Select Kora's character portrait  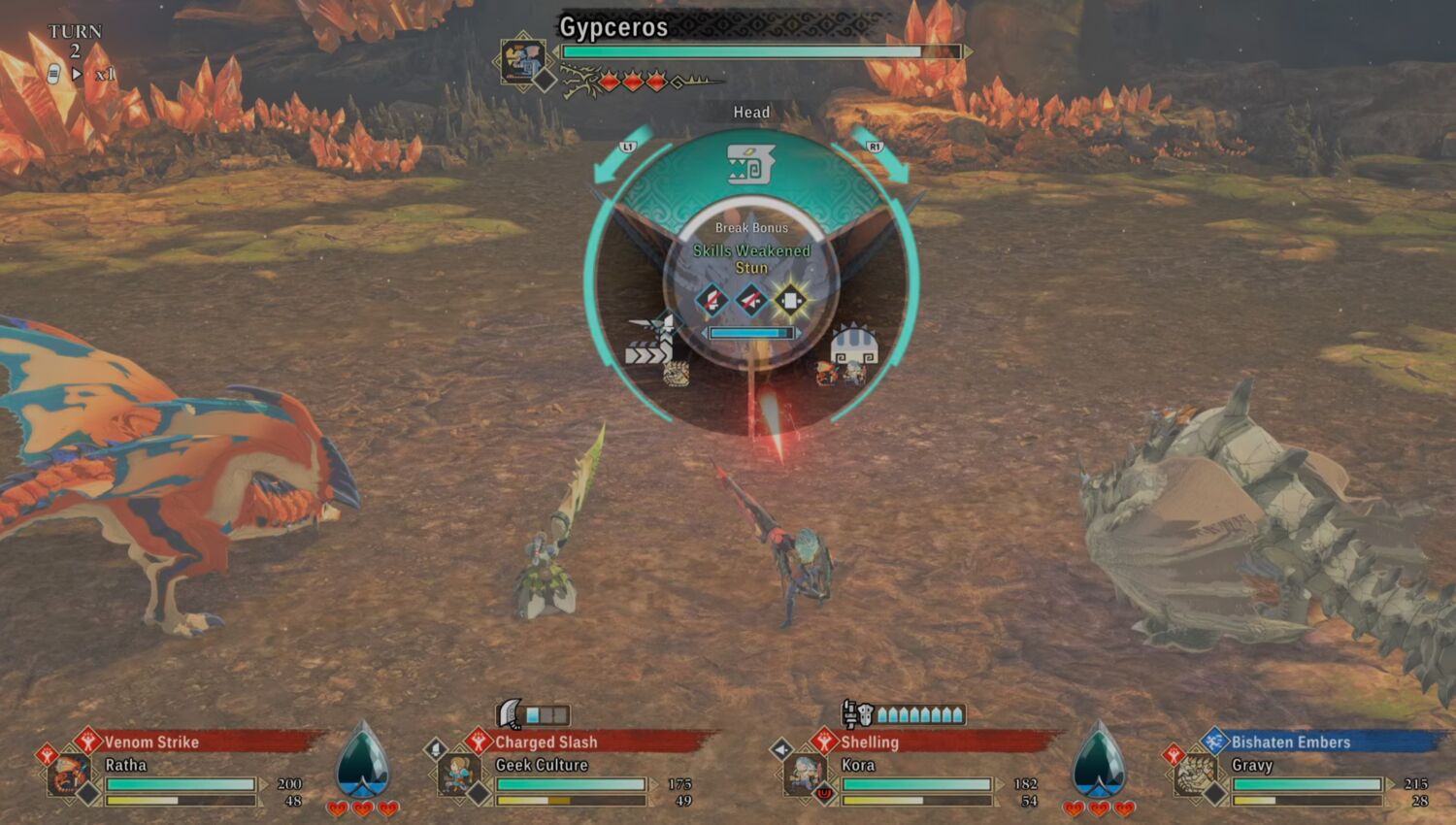(805, 775)
